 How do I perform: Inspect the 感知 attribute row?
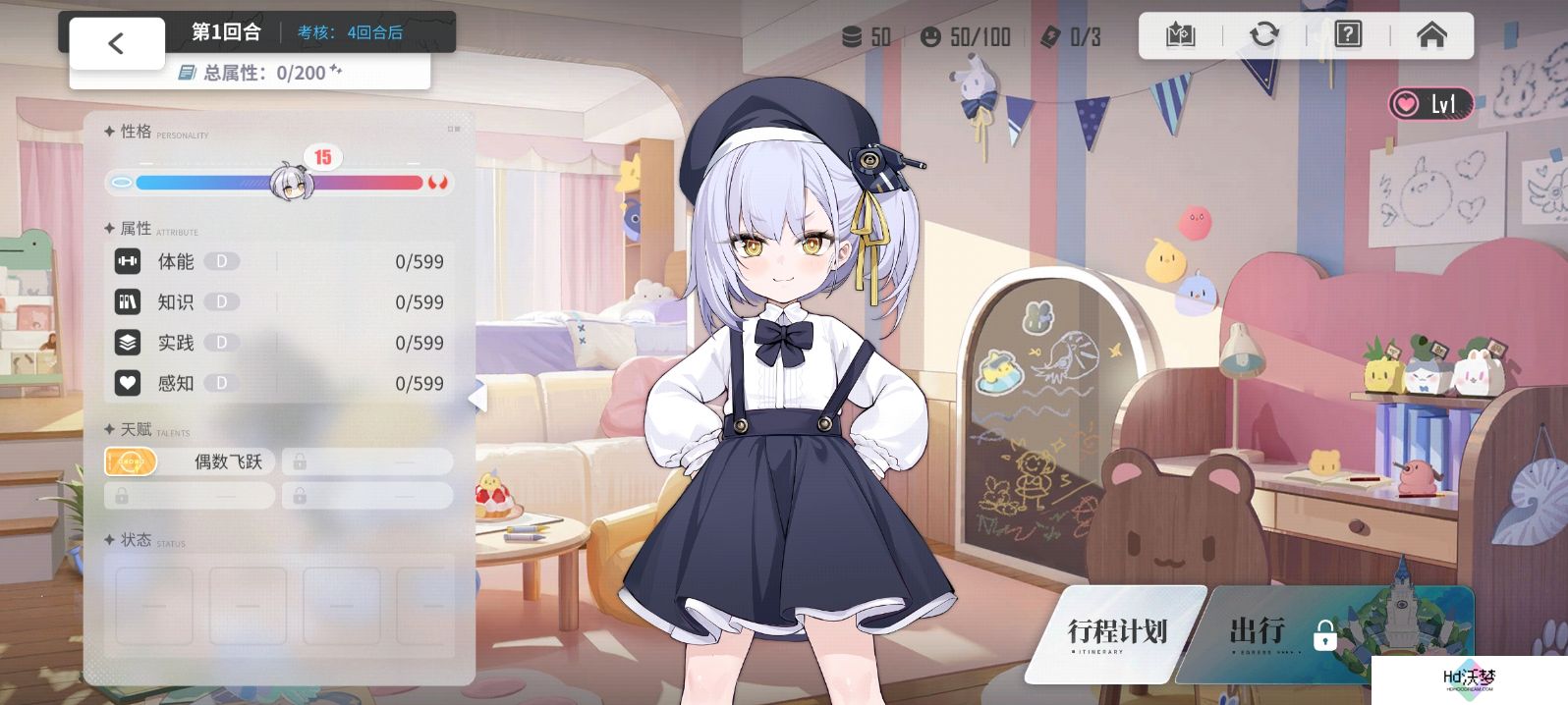(280, 383)
